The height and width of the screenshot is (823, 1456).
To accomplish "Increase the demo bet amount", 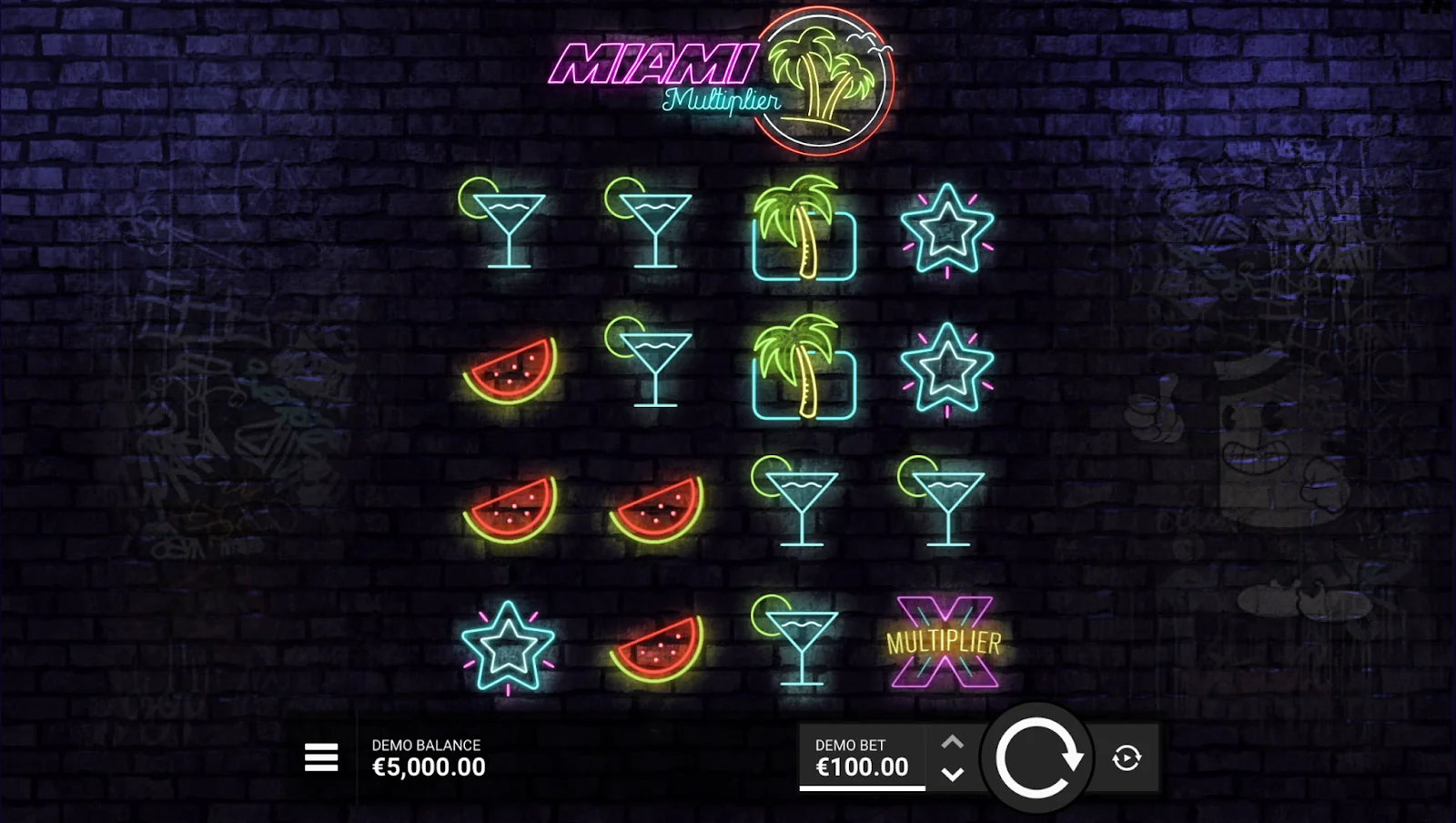I will point(952,742).
